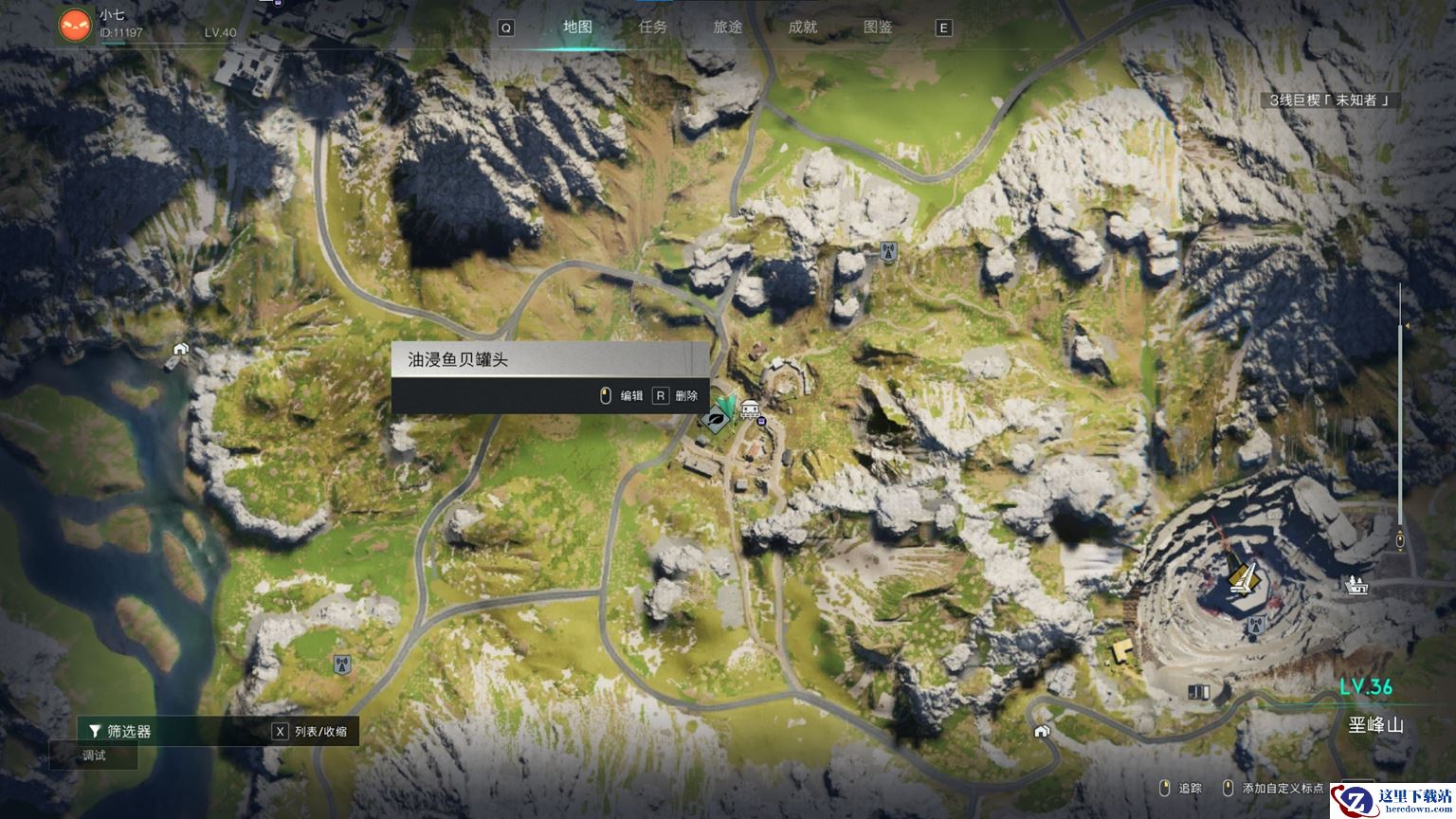Open the 筛选器 map filter
1456x819 pixels.
click(120, 731)
